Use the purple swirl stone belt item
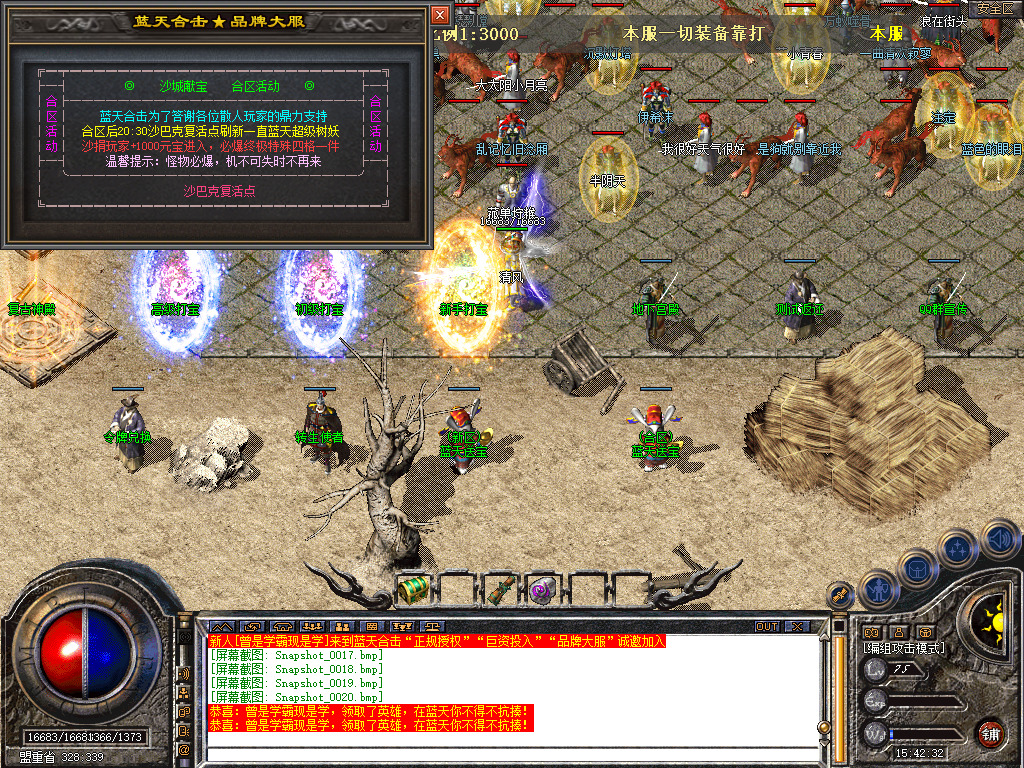 tap(543, 590)
